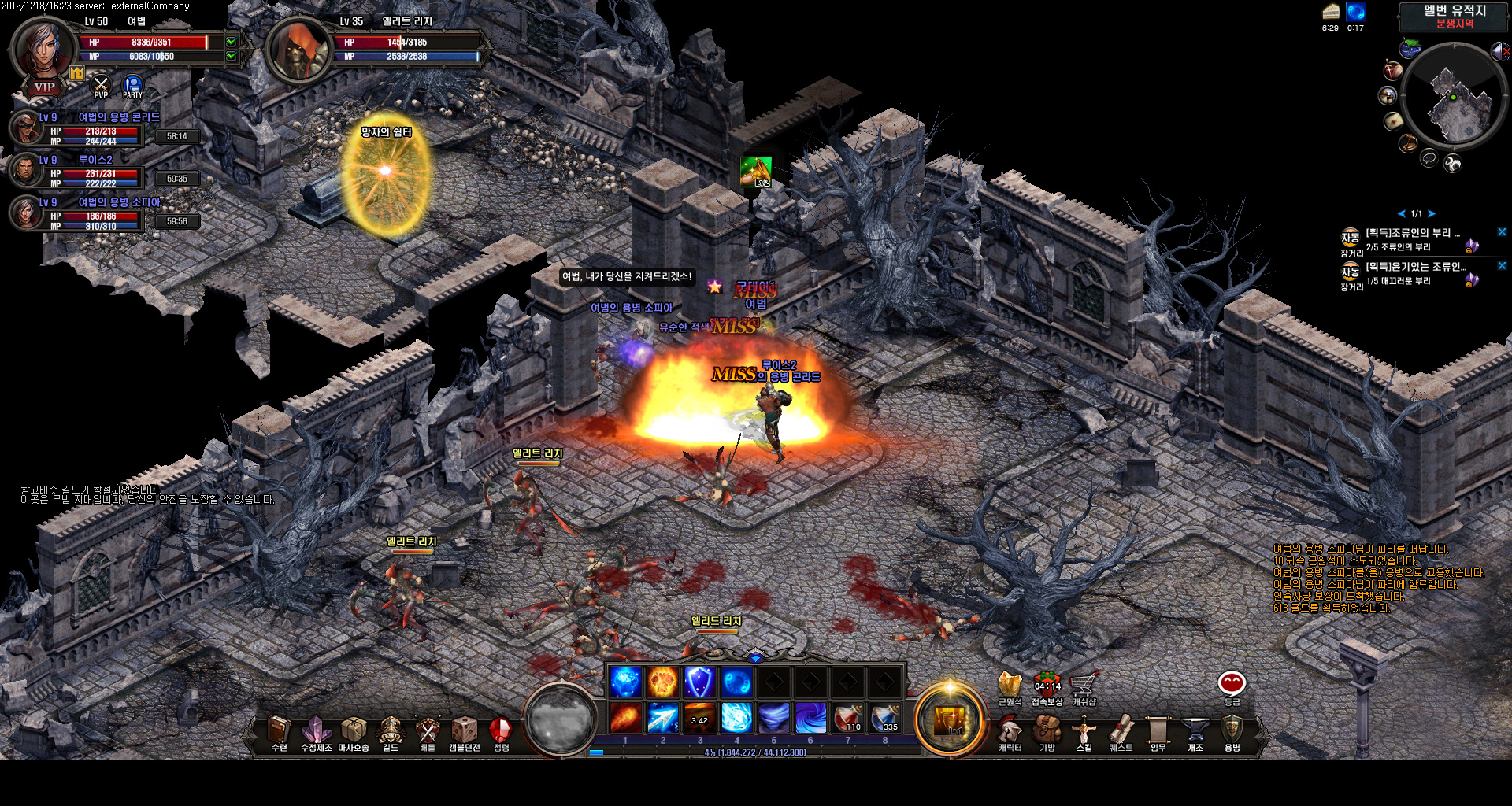Open the 용병 (Mercenary) shield menu
Image resolution: width=1512 pixels, height=806 pixels.
(1232, 732)
